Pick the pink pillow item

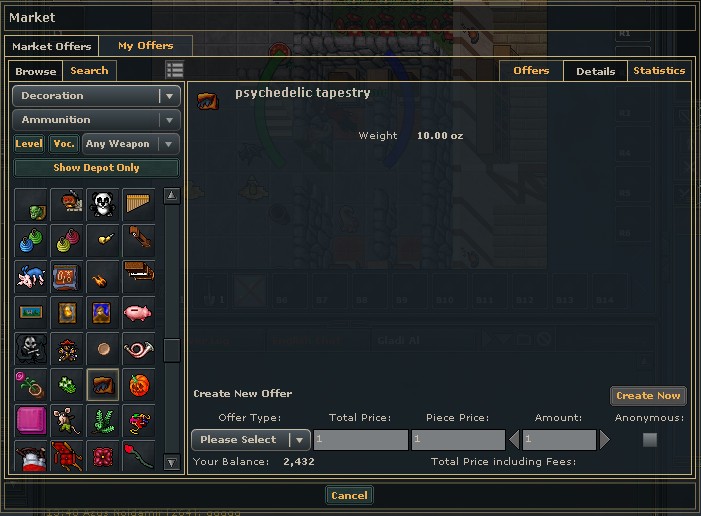(x=31, y=421)
